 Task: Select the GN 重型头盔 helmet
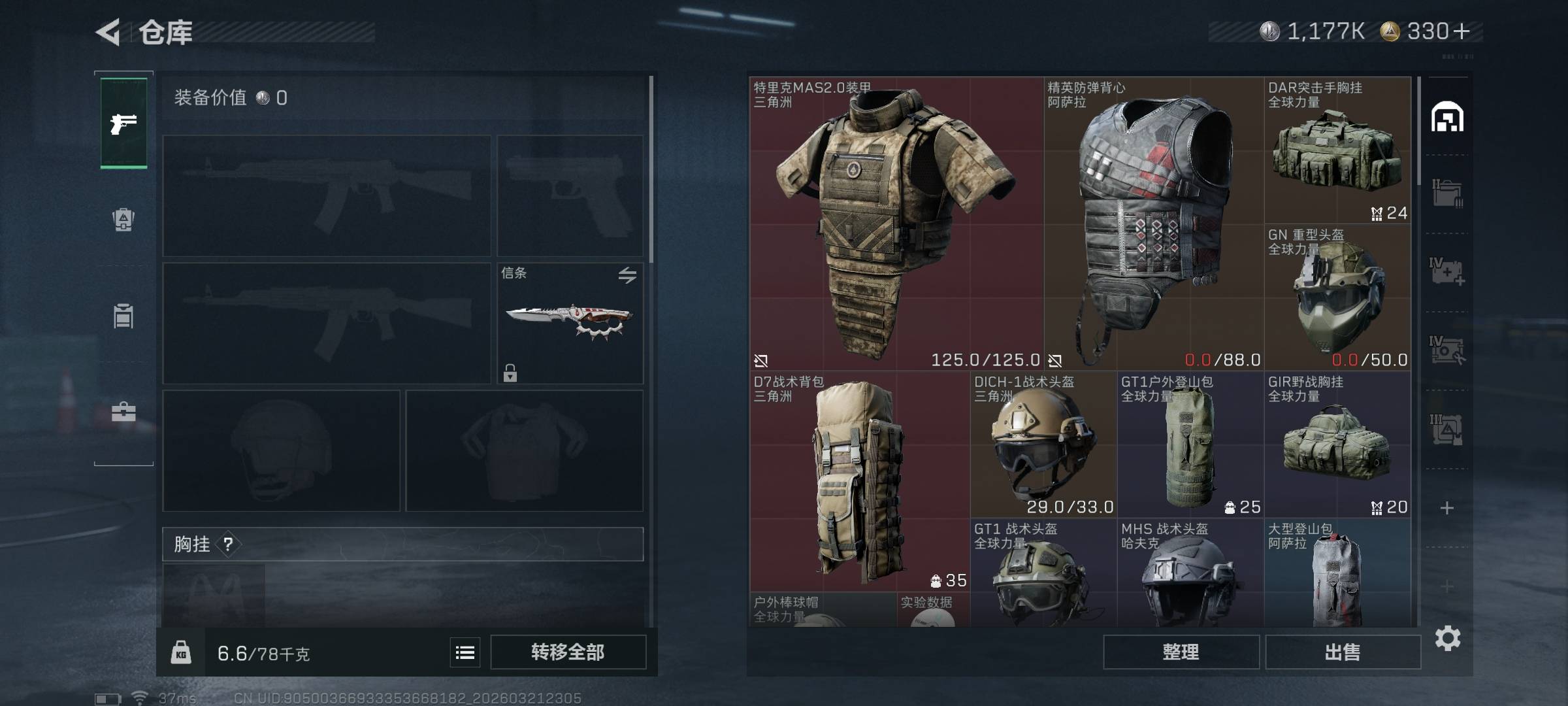(x=1337, y=297)
